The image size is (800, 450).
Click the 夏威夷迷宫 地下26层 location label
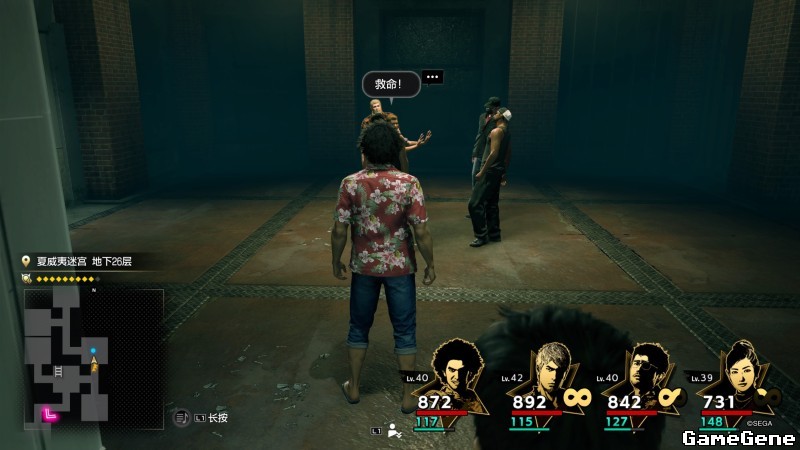point(84,262)
